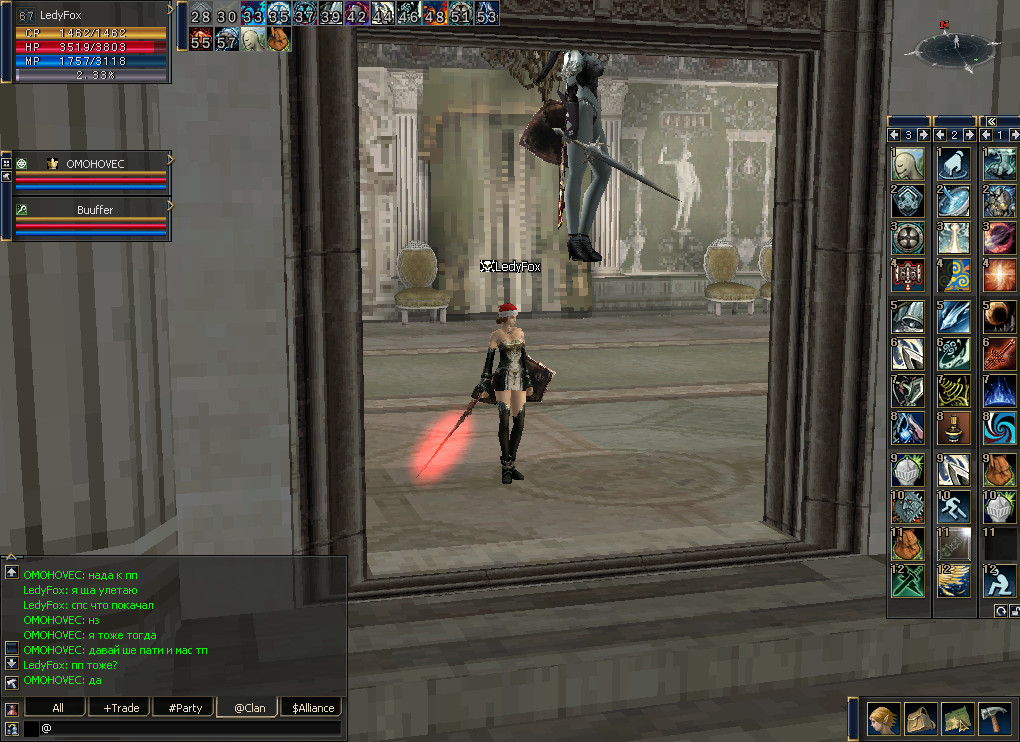Focus the chat message input field
Viewport: 1020px width, 742px height.
[x=190, y=728]
